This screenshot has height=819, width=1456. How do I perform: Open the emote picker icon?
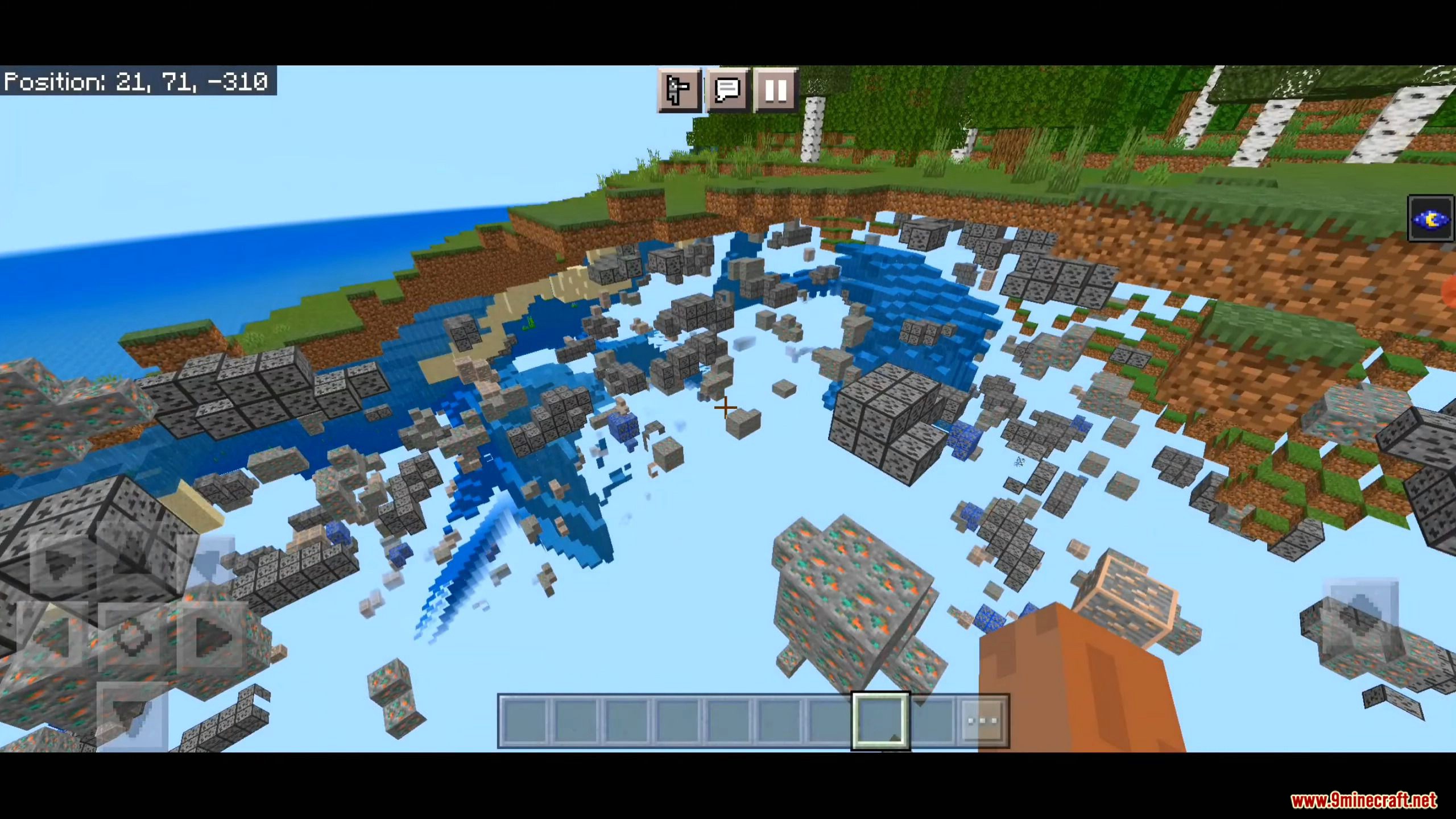tap(678, 91)
